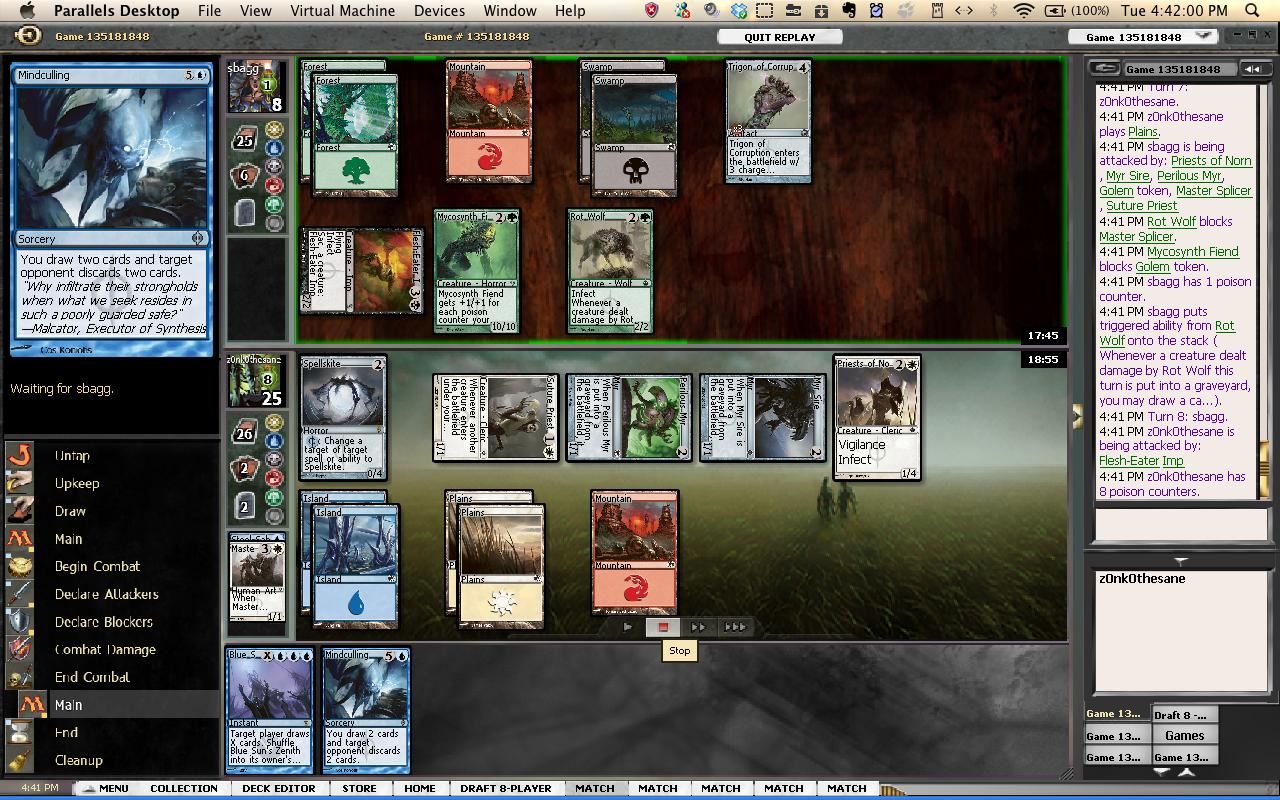
Task: Select the Spellskite creature card
Action: pos(342,417)
